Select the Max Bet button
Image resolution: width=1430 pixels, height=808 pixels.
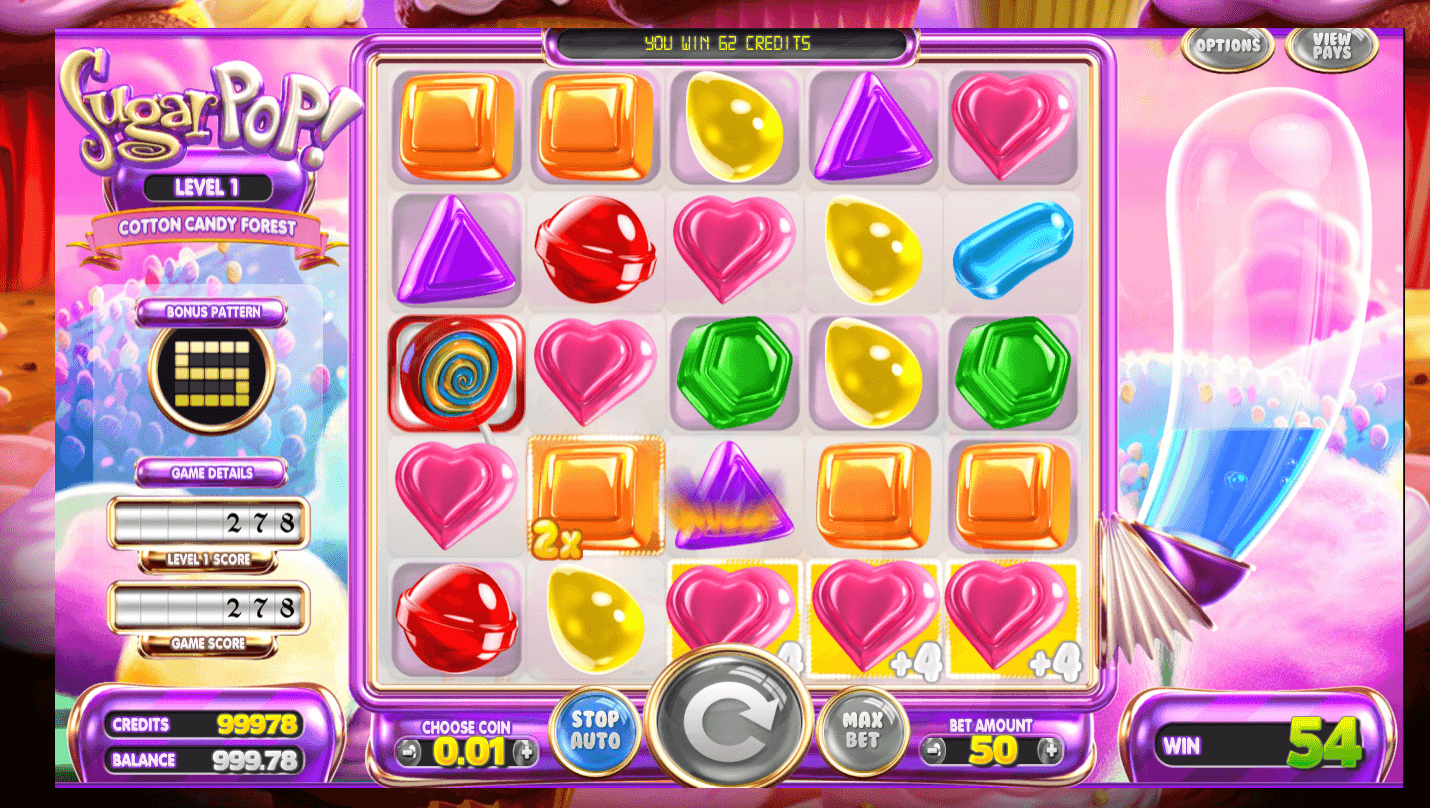point(861,730)
